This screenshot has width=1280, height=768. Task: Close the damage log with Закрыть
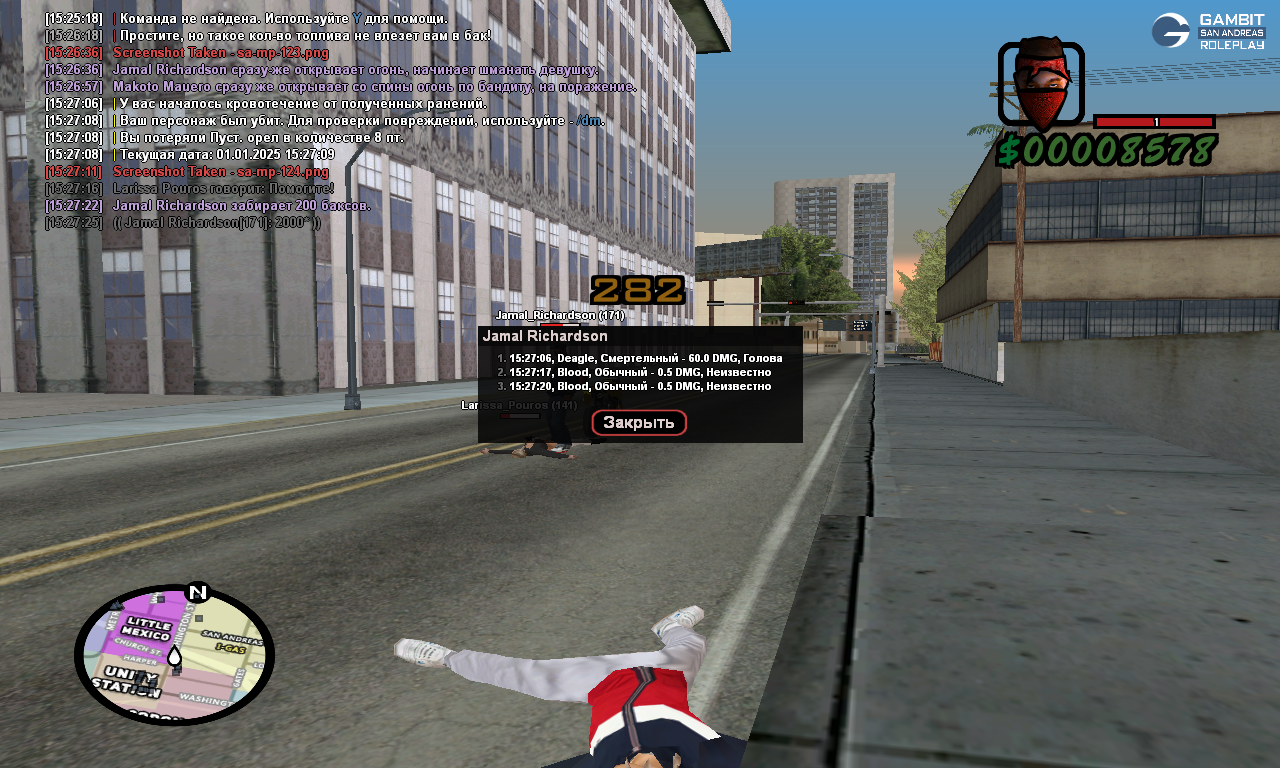[639, 423]
